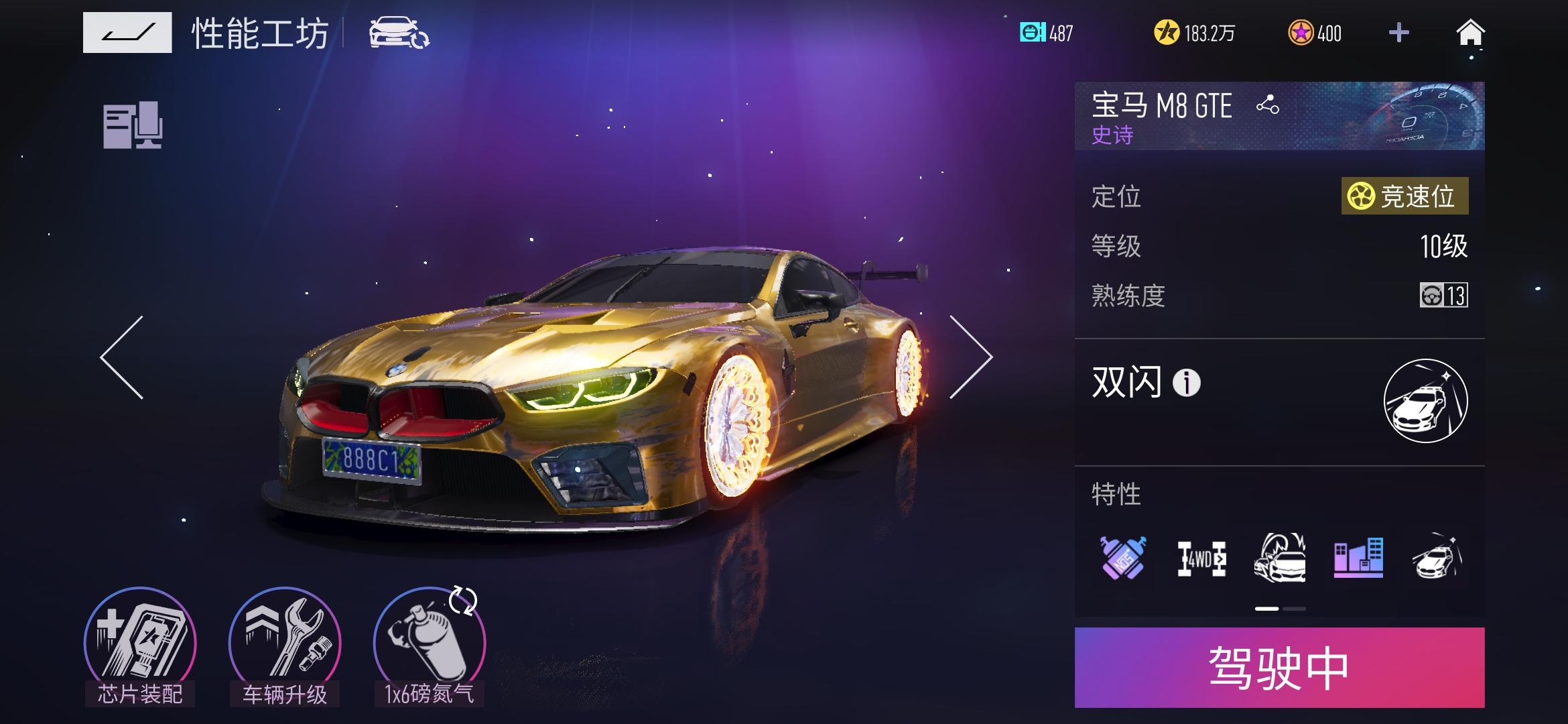Image resolution: width=1568 pixels, height=724 pixels.
Task: Open the 熟练度 proficiency level badge
Action: click(1443, 296)
